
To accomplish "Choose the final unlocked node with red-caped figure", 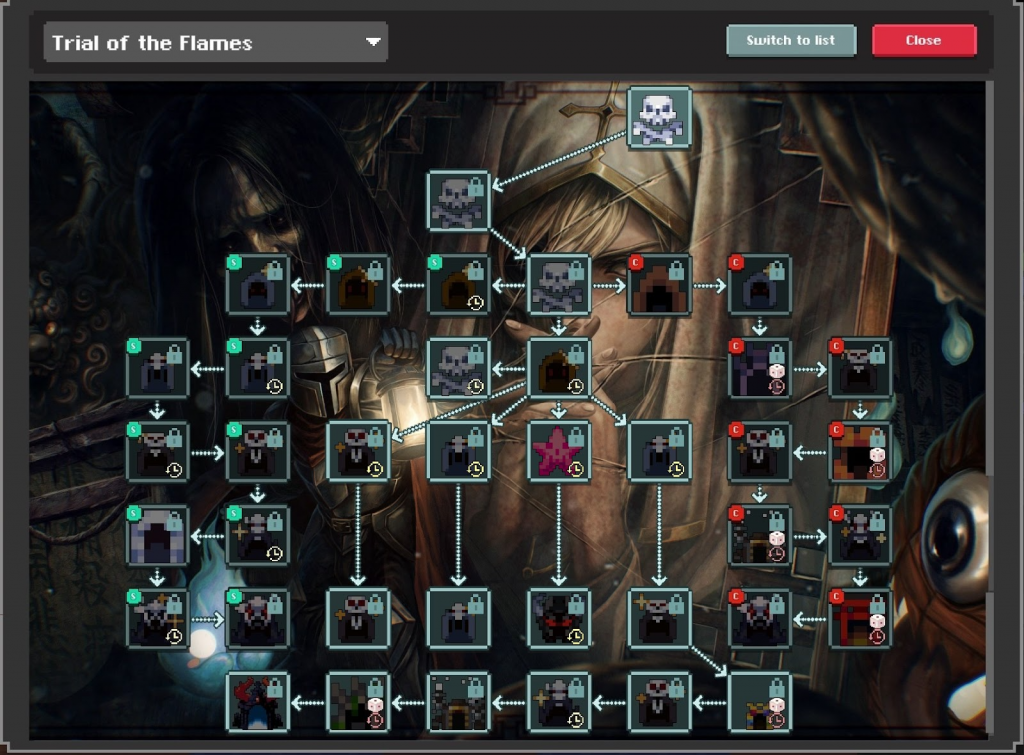I will (x=258, y=702).
